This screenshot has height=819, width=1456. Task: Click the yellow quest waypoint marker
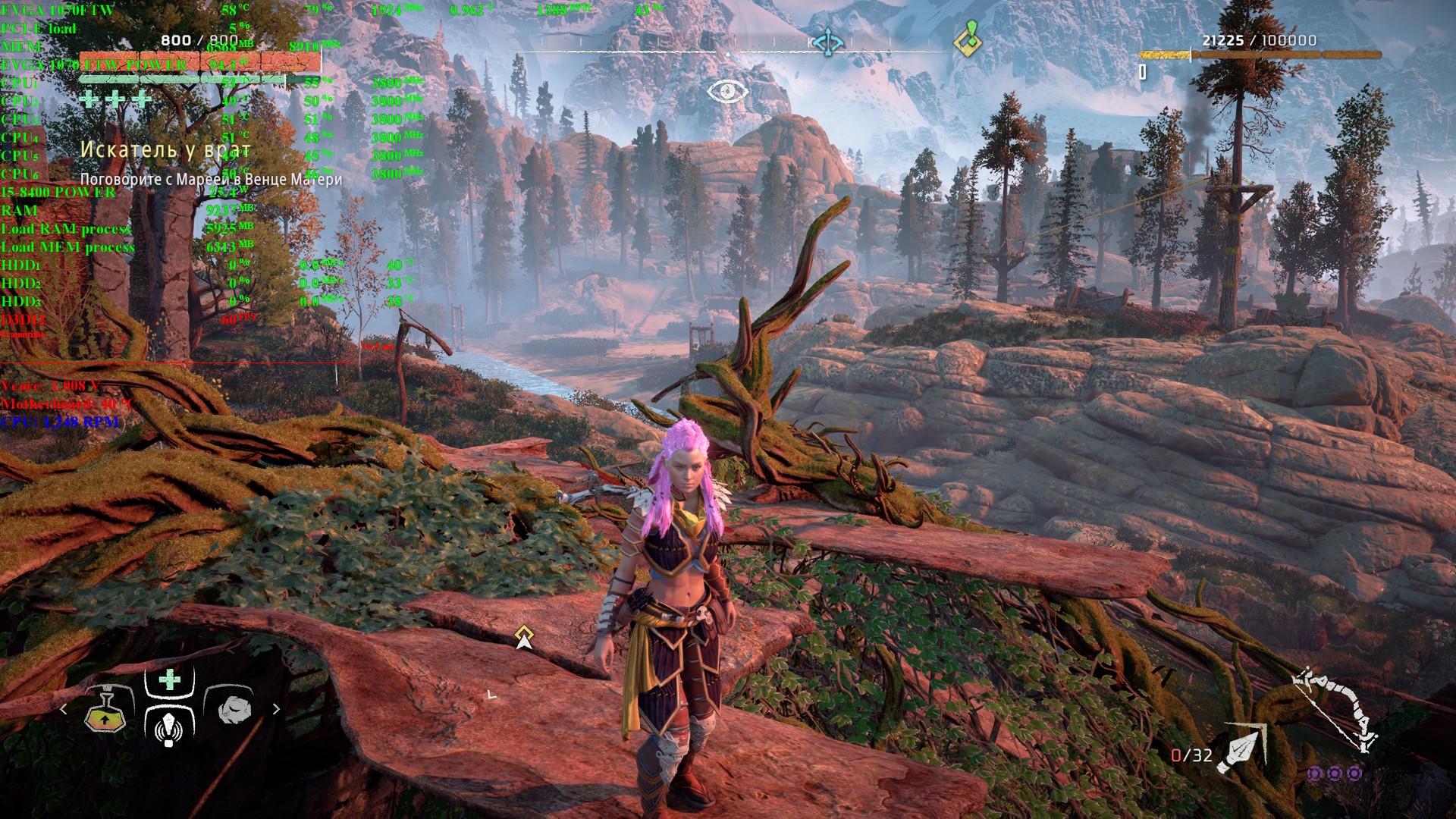(x=524, y=637)
